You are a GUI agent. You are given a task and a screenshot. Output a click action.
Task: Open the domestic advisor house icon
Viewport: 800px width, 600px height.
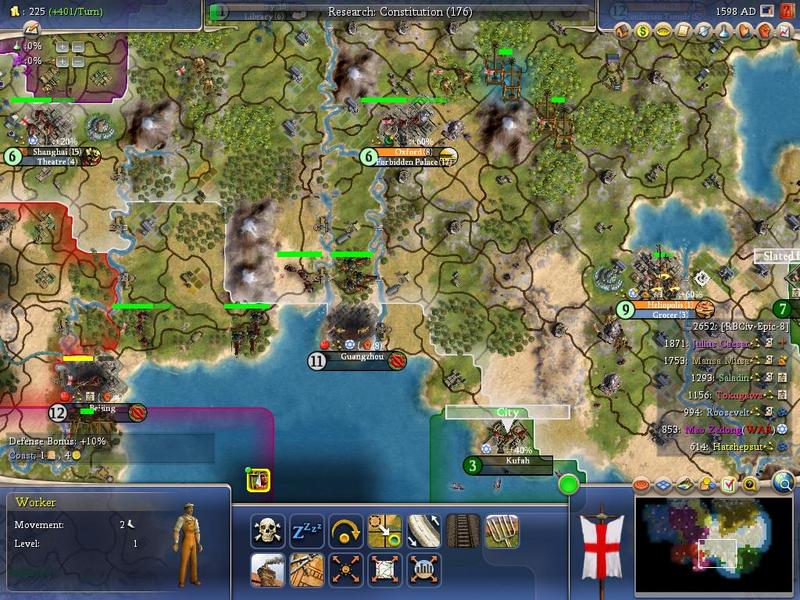623,31
